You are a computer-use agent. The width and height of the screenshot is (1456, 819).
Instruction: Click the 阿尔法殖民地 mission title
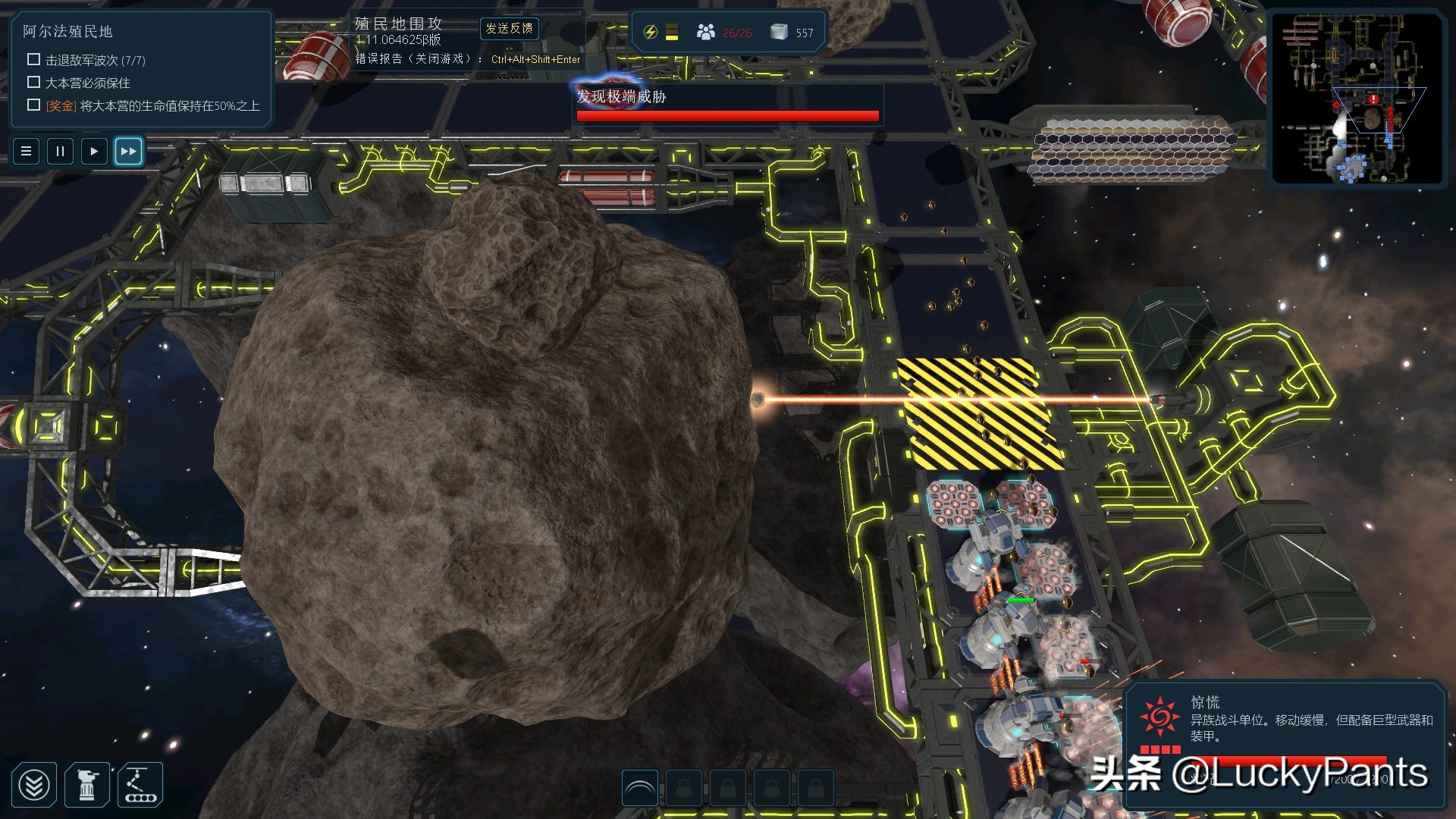pyautogui.click(x=67, y=32)
